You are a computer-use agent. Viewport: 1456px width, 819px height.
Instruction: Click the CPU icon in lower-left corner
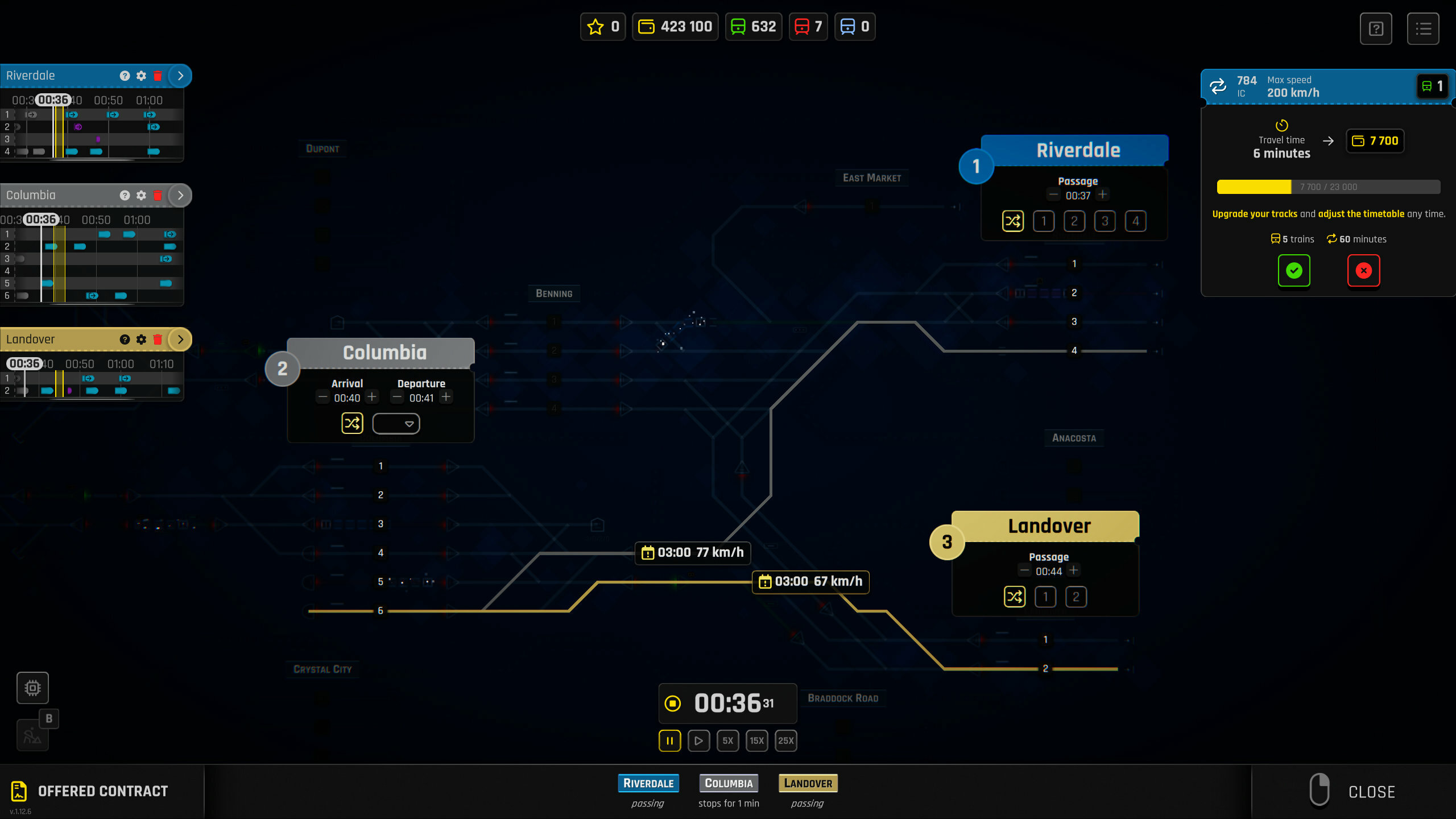[32, 688]
